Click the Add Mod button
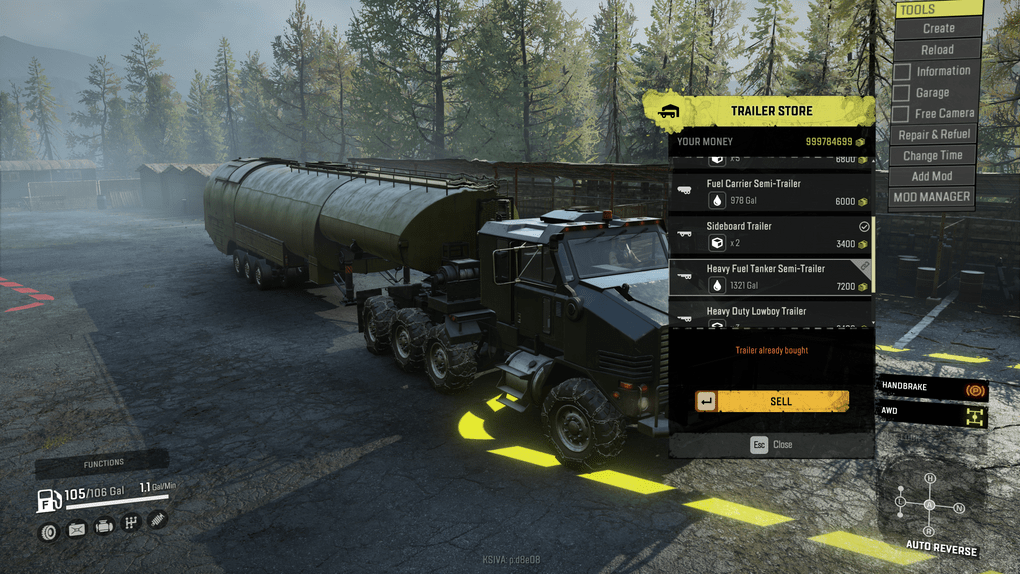Viewport: 1020px width, 574px height. [932, 177]
